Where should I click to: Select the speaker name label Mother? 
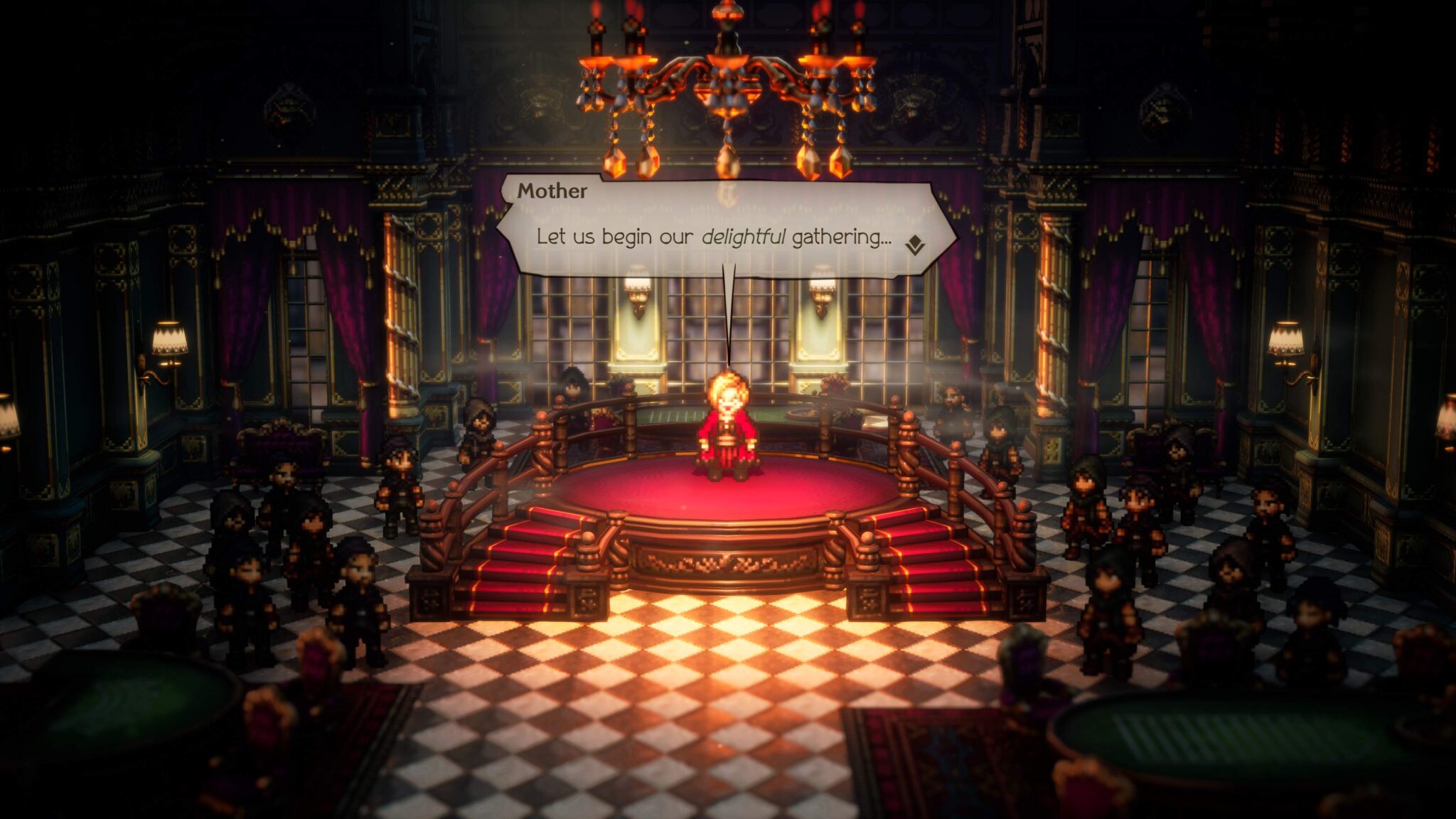pos(553,191)
